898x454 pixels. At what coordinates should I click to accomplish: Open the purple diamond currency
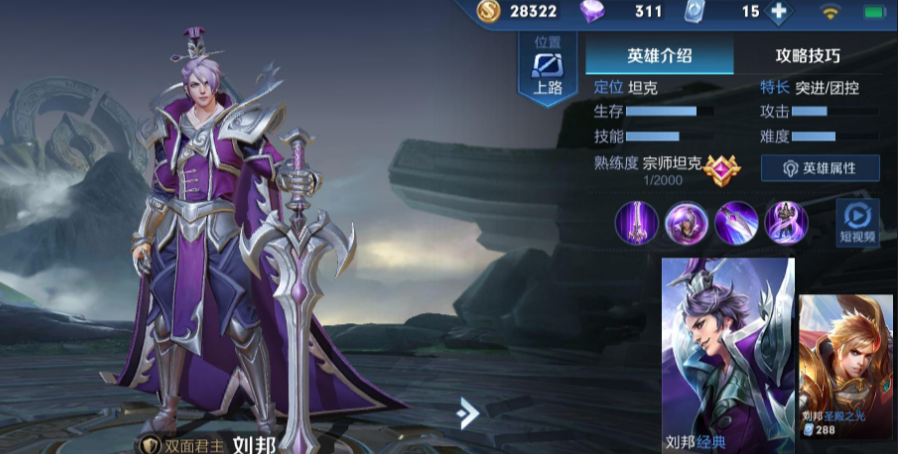(x=593, y=12)
